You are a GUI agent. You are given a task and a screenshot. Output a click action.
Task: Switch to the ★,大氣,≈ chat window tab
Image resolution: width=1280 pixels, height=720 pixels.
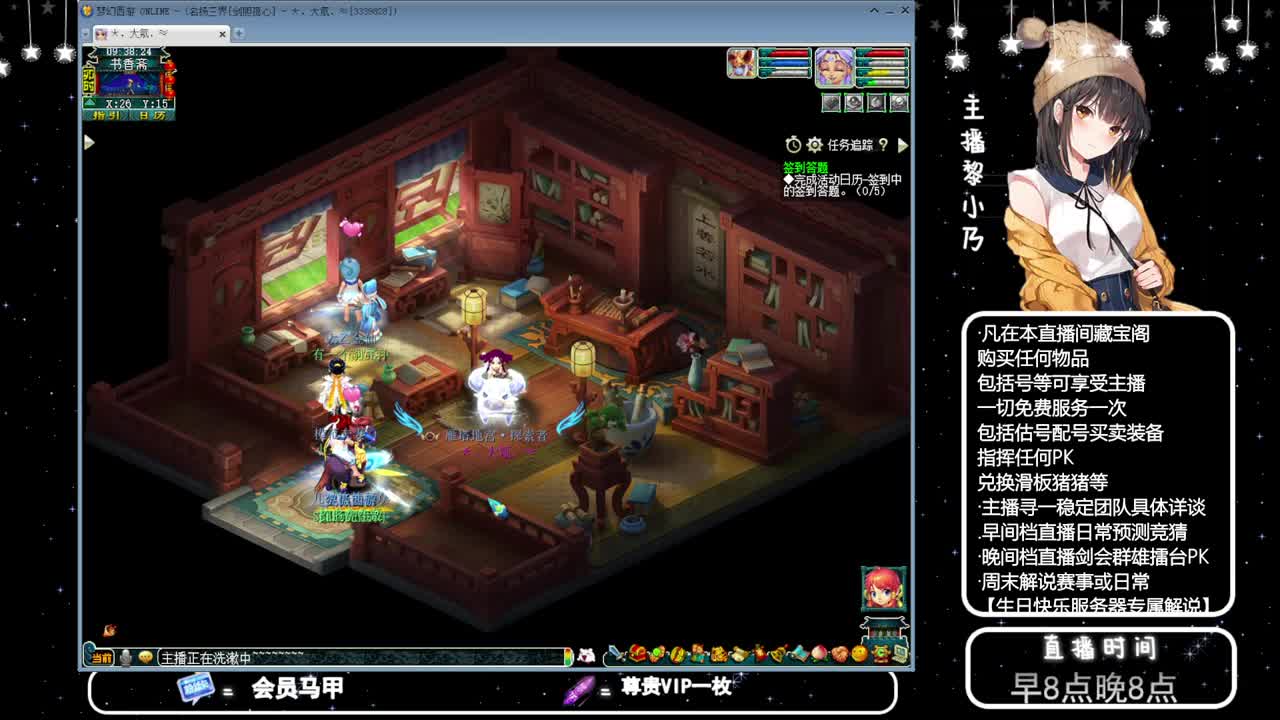tap(150, 32)
